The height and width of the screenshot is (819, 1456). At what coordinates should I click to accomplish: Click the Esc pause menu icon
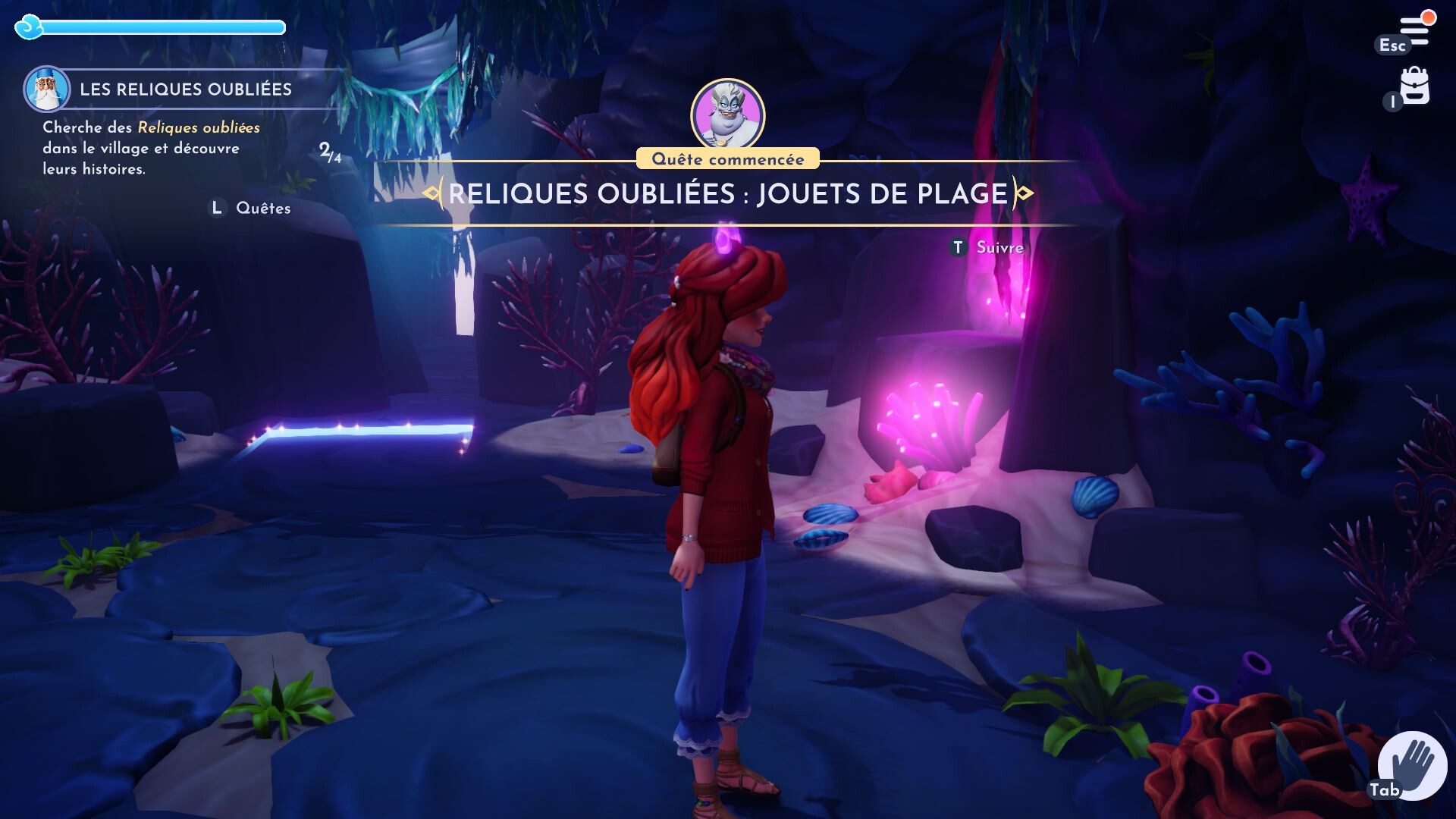pos(1392,45)
